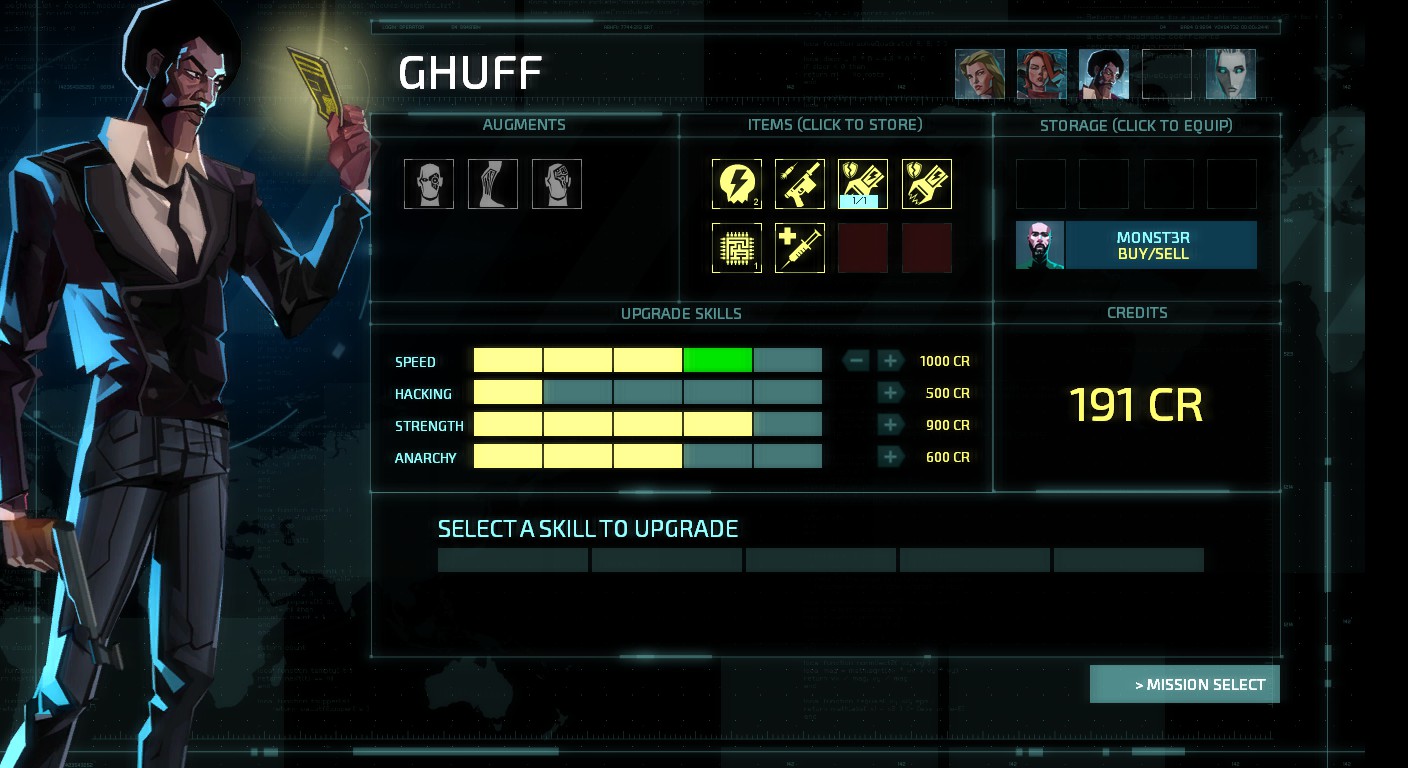1408x768 pixels.
Task: Select the pale glowing-eyed portrait
Action: pos(1230,75)
